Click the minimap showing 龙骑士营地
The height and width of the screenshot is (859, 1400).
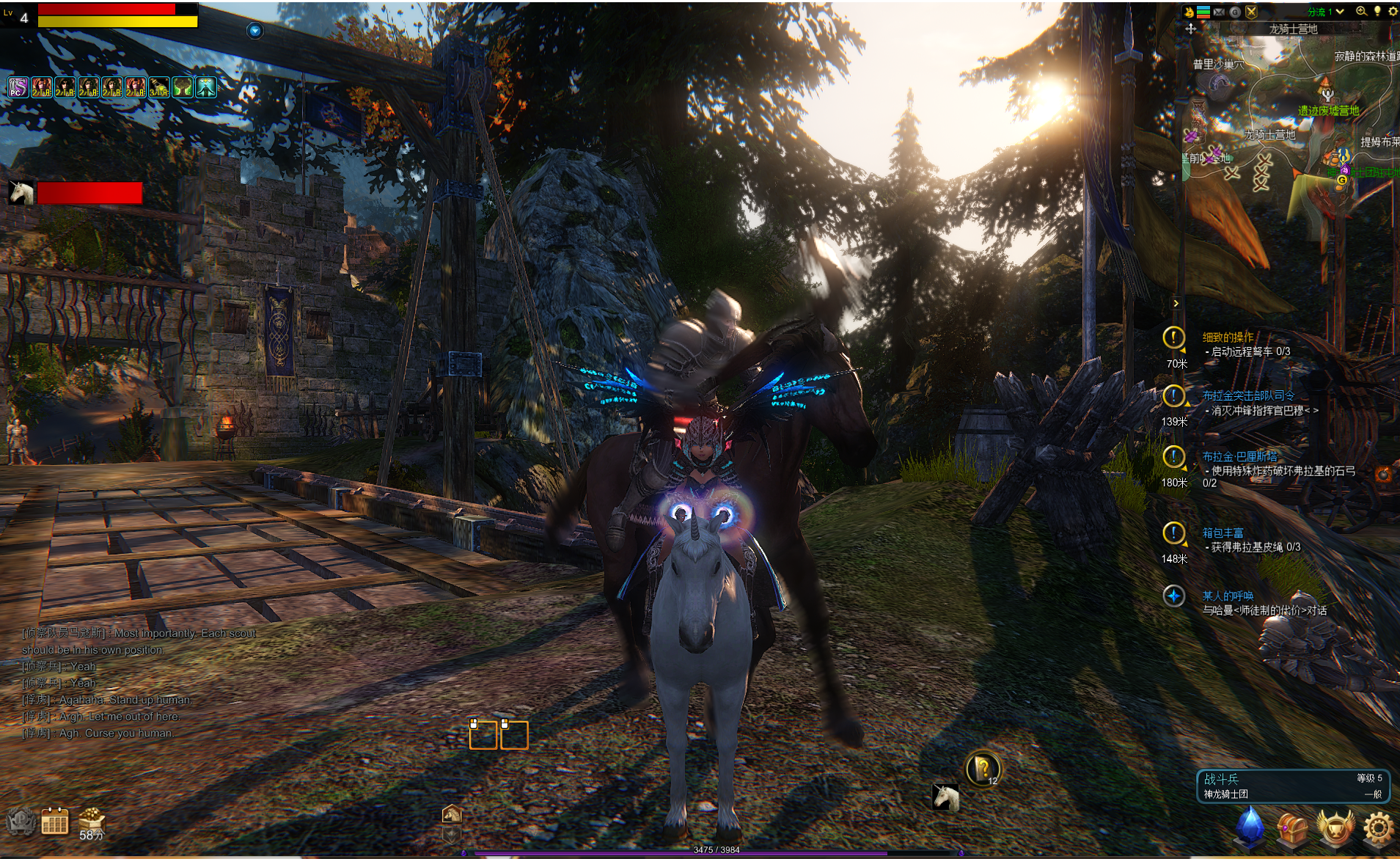coord(1292,110)
